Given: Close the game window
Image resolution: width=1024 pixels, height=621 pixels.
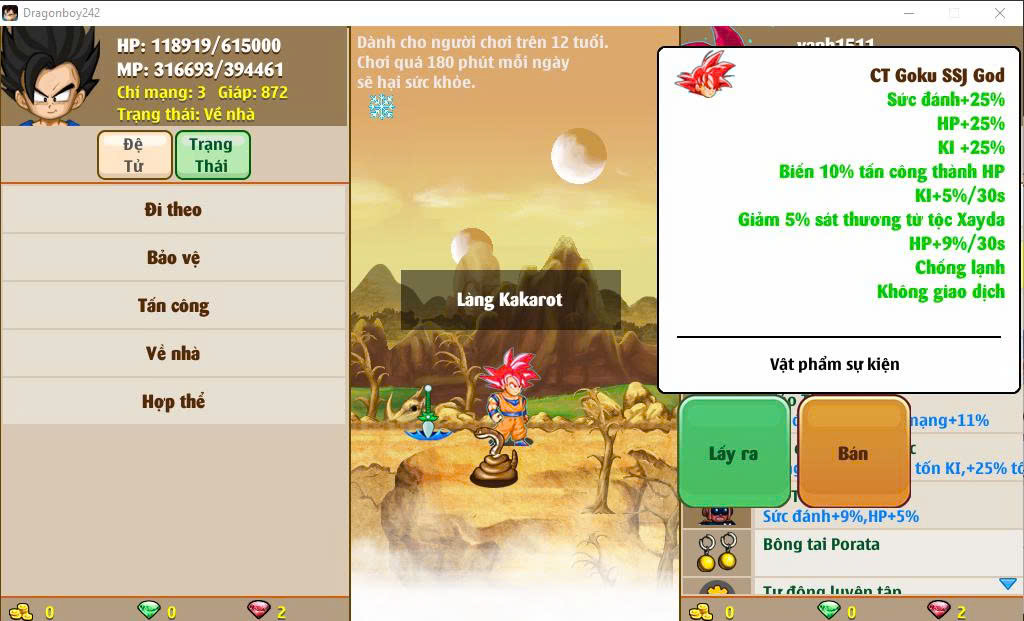Looking at the screenshot, I should [1000, 13].
